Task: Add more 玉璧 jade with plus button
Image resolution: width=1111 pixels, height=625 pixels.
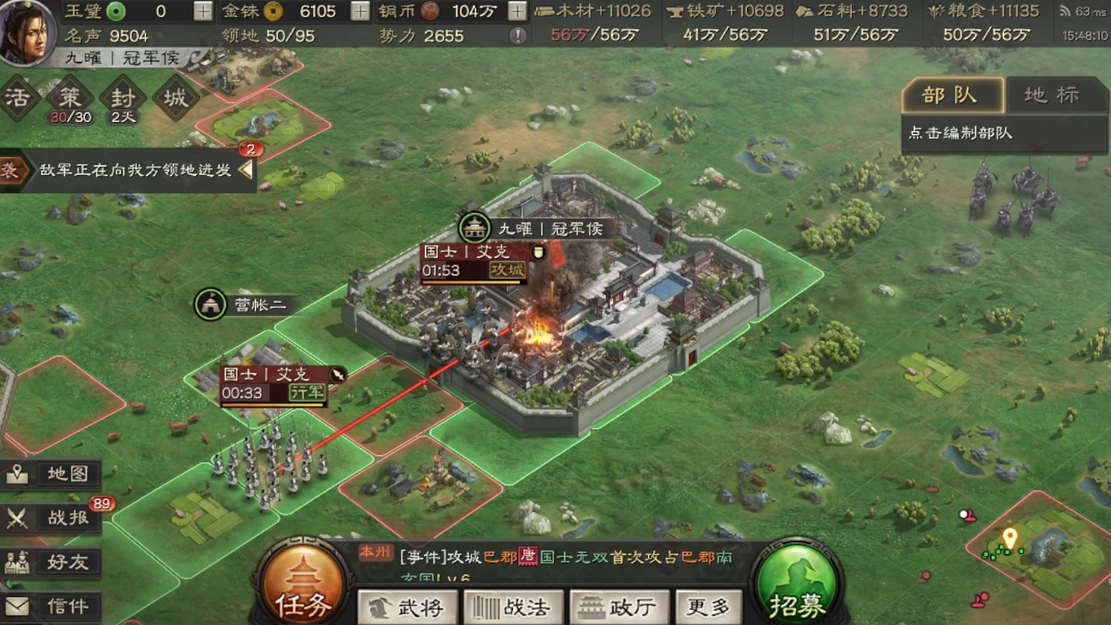Action: [x=203, y=12]
